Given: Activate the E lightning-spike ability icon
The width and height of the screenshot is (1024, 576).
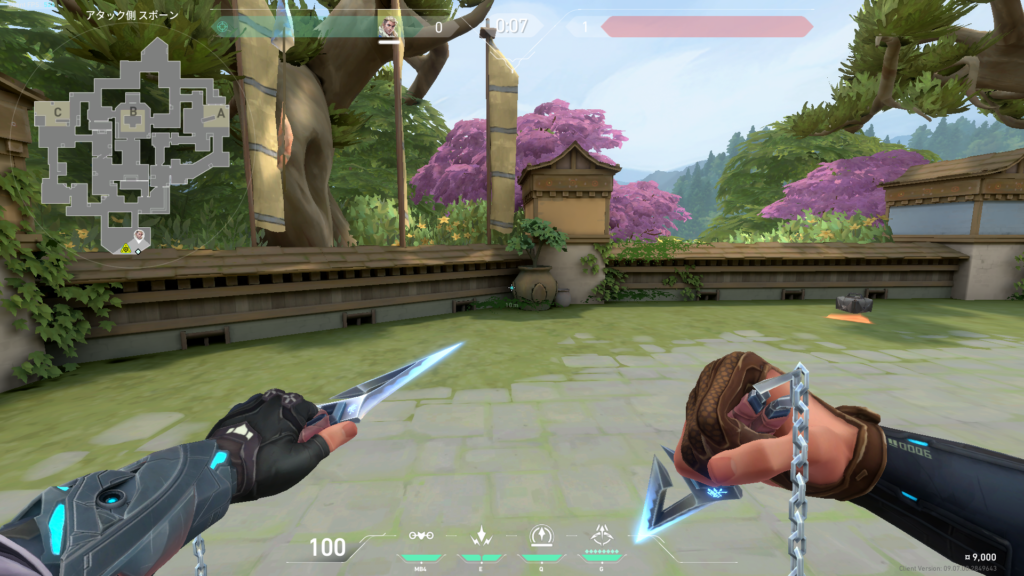Looking at the screenshot, I should [480, 535].
